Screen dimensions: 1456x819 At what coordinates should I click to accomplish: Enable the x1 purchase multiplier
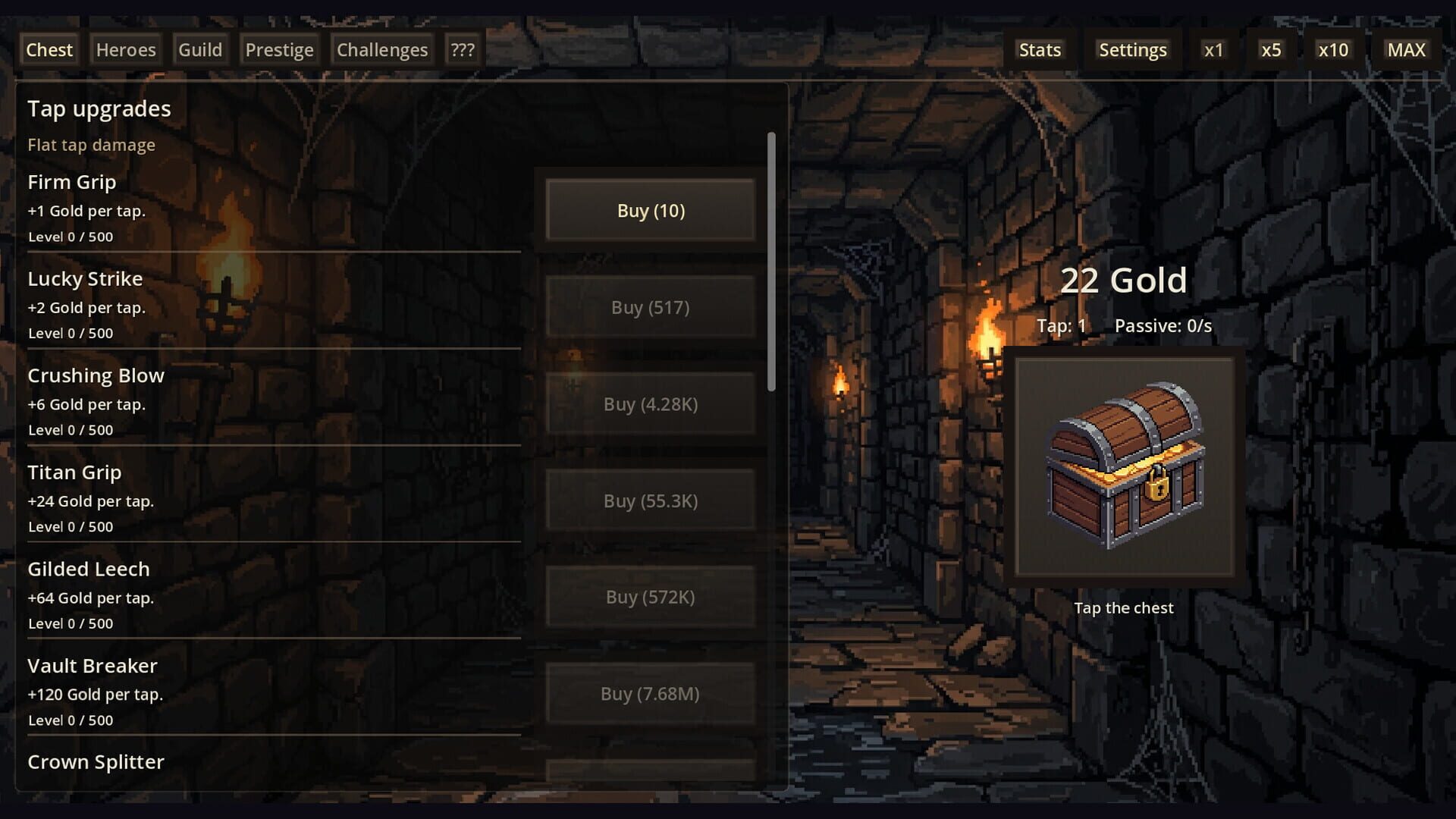(1214, 49)
